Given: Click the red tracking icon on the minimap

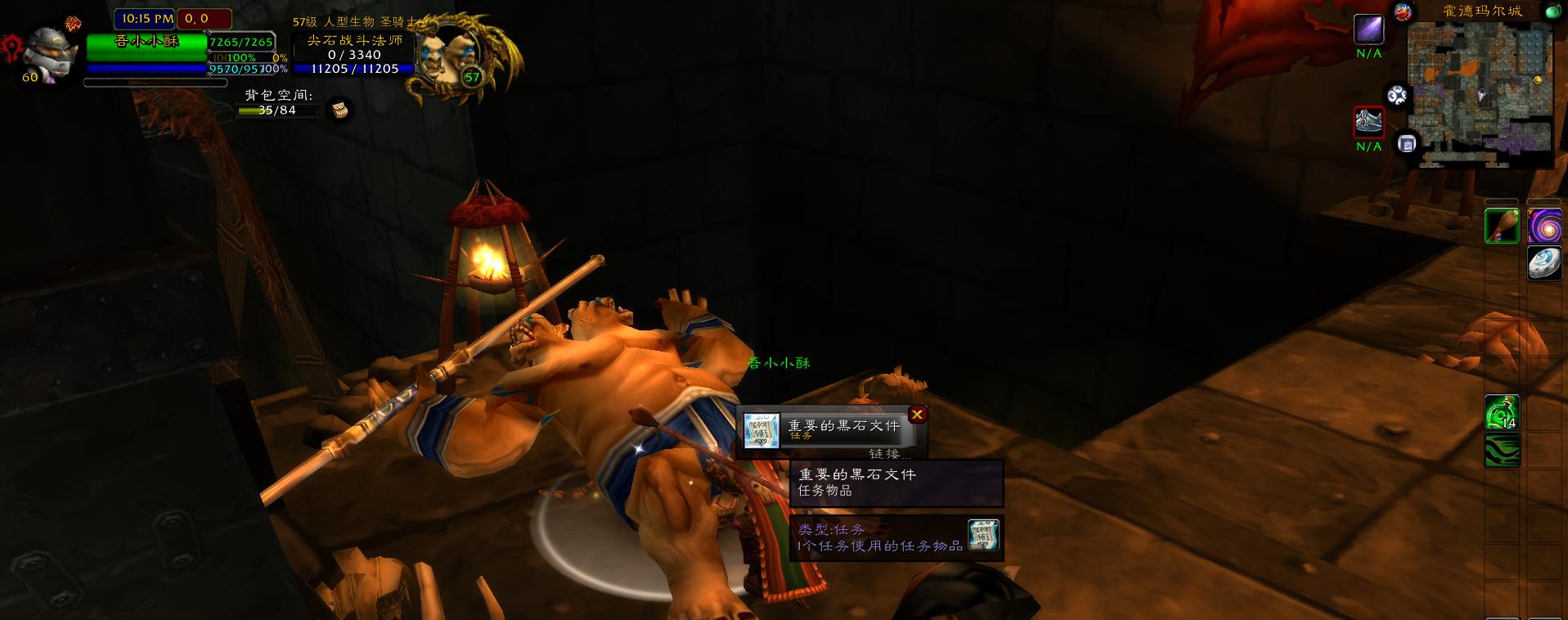Looking at the screenshot, I should (1402, 12).
